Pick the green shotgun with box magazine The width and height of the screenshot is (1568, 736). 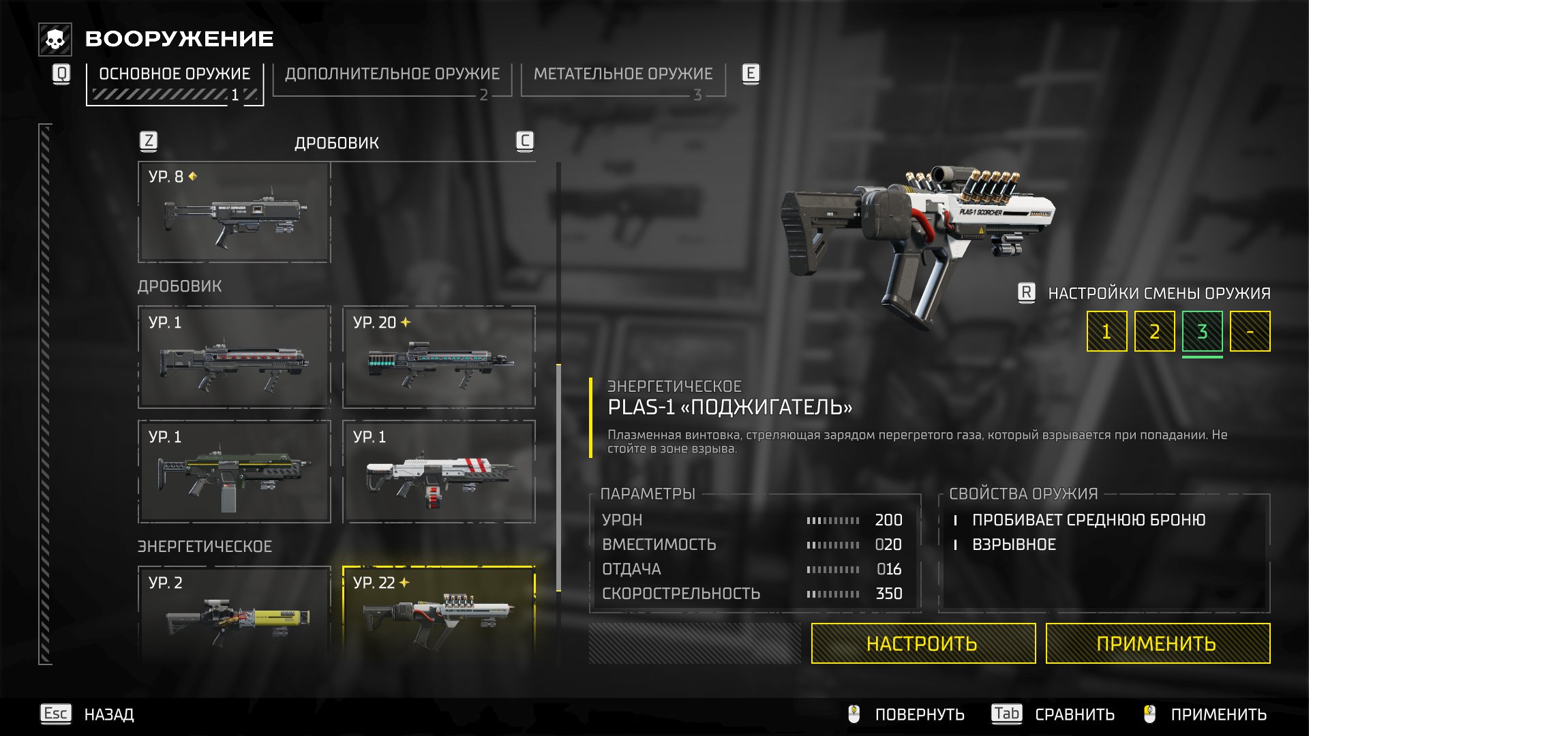point(235,472)
